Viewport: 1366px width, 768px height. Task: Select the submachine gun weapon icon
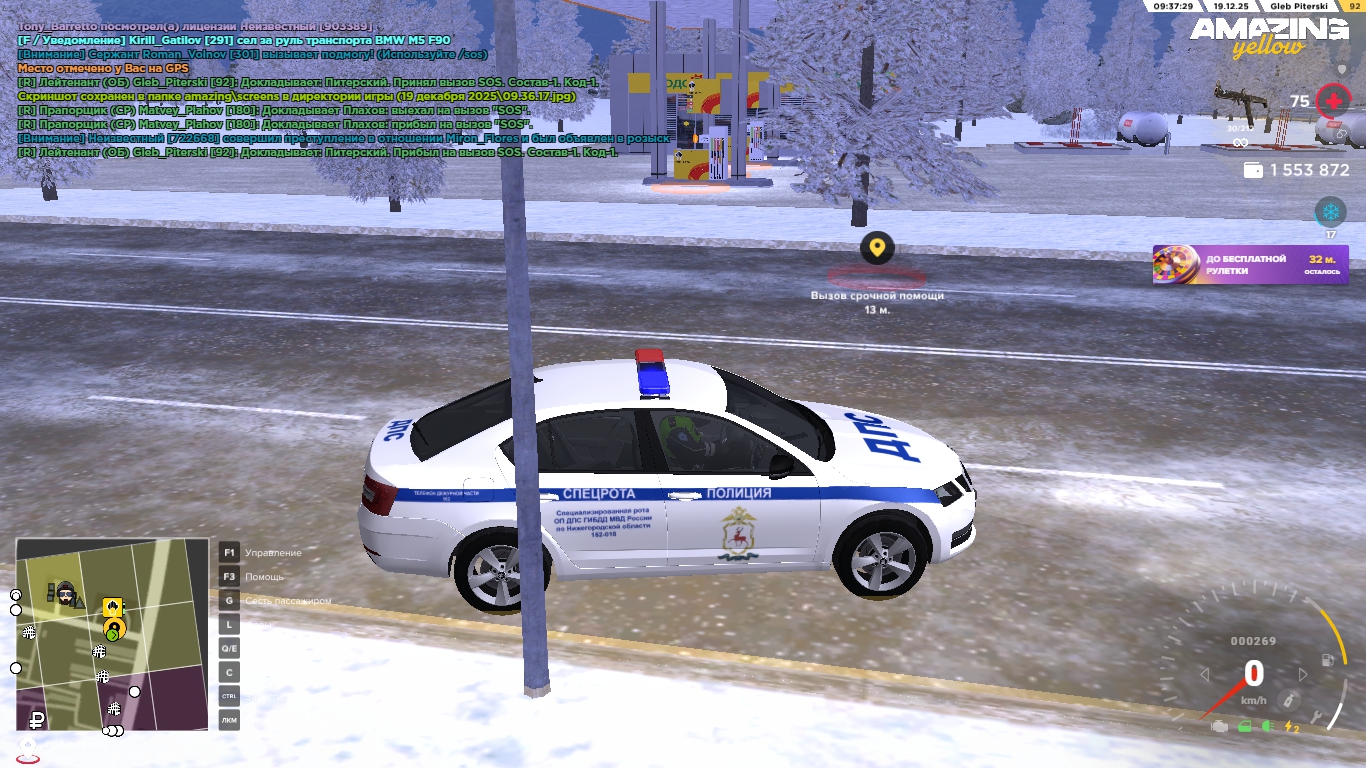coord(1239,104)
